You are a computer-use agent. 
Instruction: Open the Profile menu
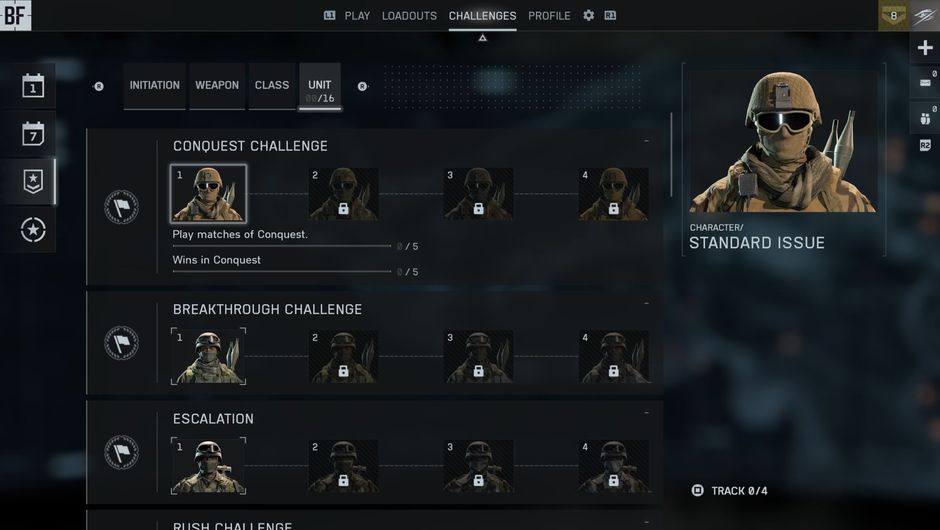pos(549,16)
